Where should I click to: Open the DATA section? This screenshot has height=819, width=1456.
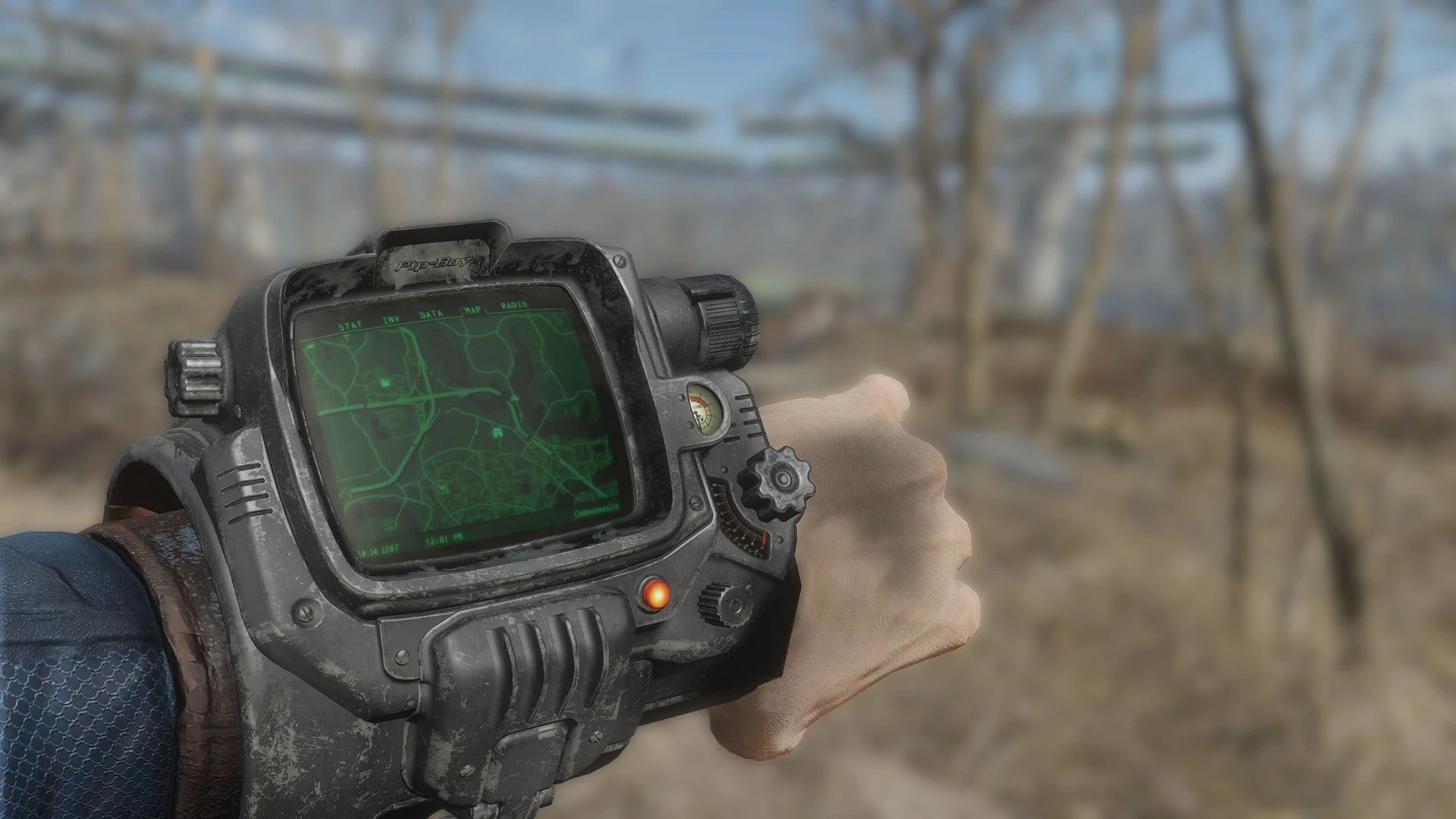point(431,314)
